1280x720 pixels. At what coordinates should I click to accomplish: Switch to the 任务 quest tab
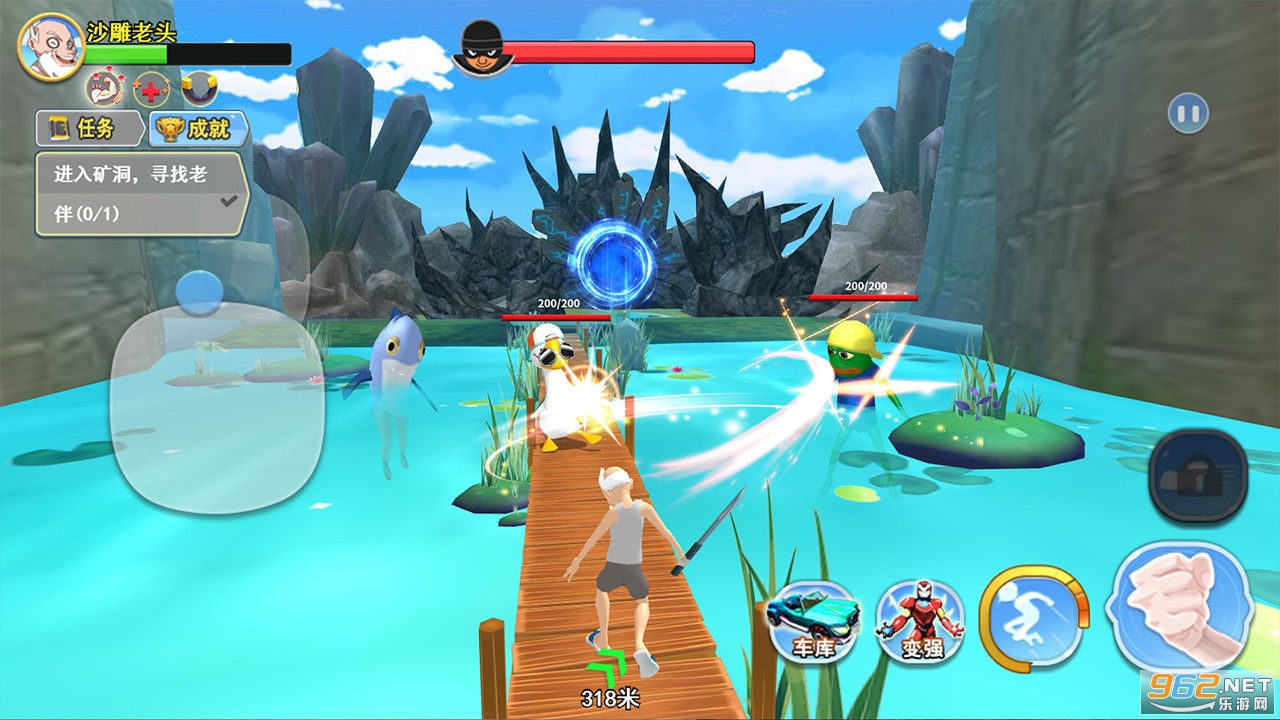pos(90,128)
